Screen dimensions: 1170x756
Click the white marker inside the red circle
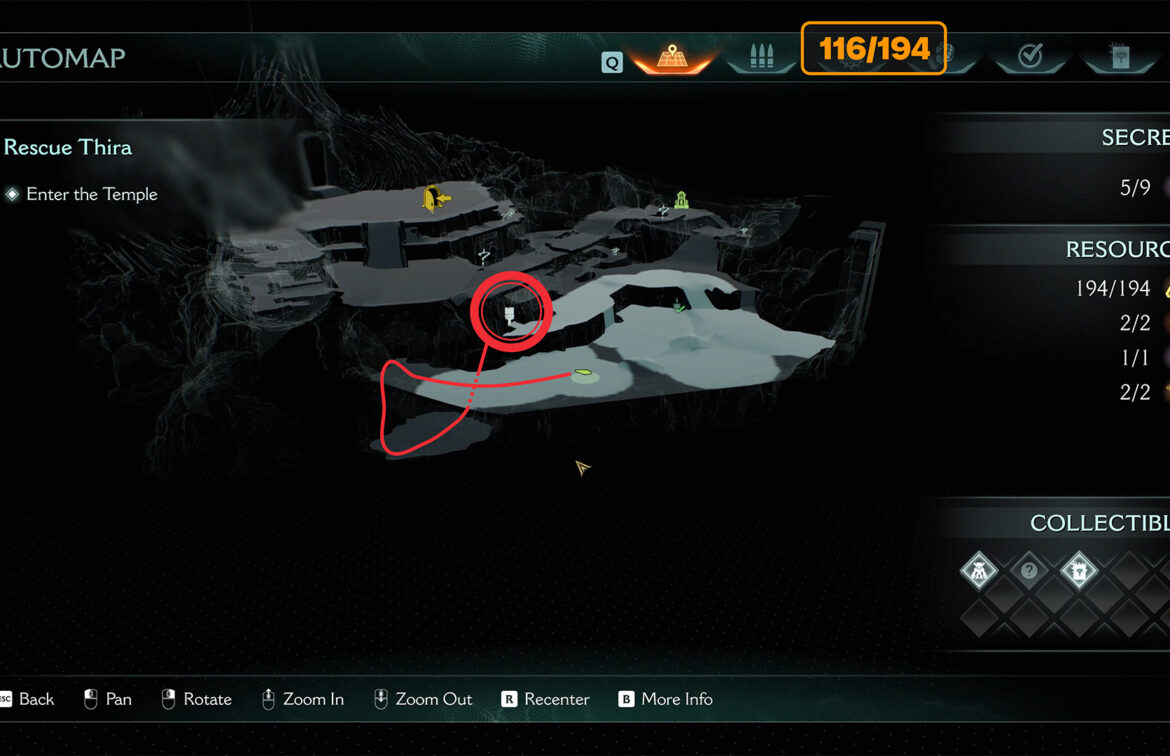509,316
